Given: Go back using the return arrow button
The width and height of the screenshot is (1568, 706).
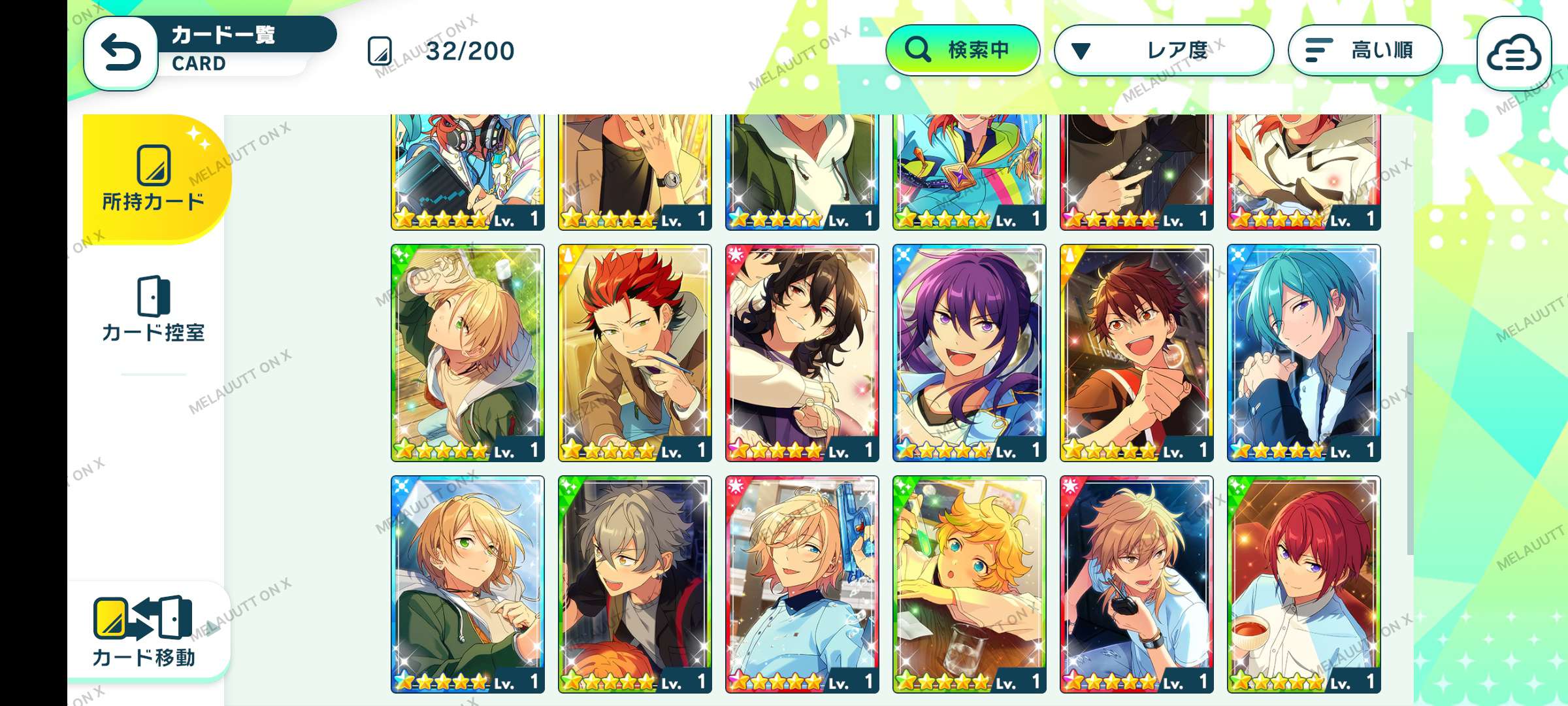Looking at the screenshot, I should [121, 52].
